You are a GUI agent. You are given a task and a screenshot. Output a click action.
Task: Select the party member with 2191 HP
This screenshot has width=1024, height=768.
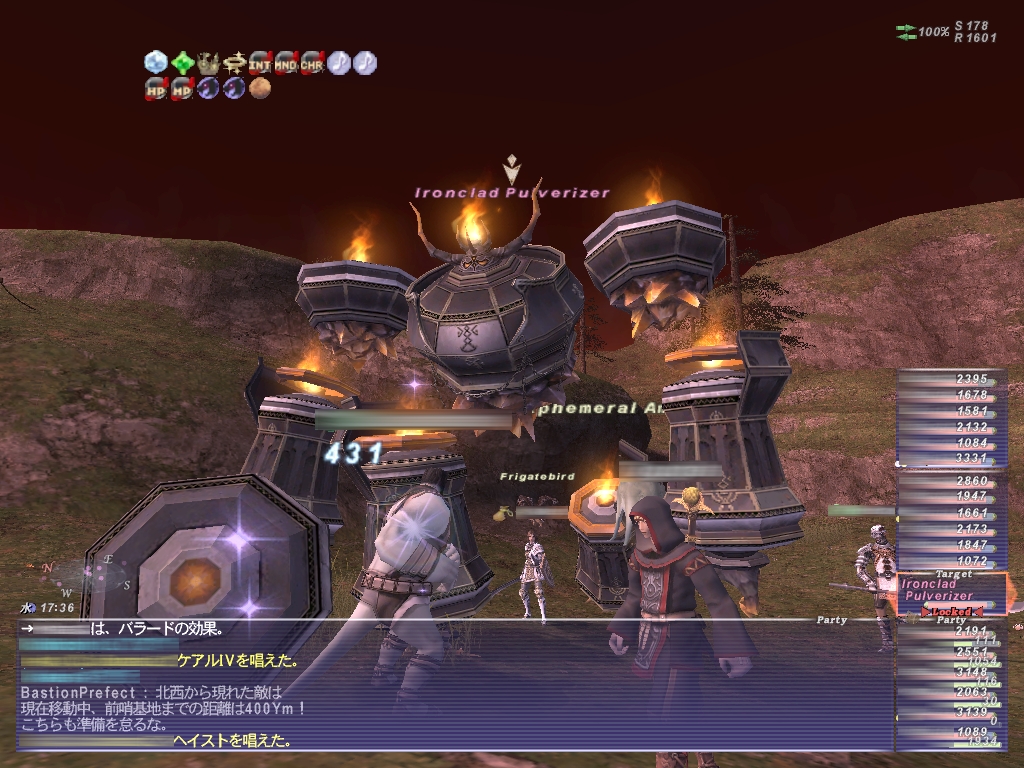[x=948, y=632]
